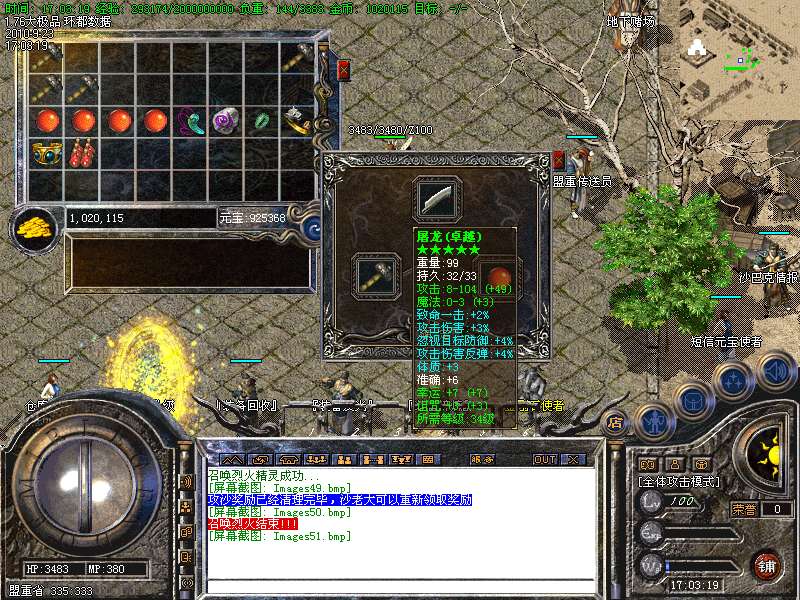The width and height of the screenshot is (800, 600).
Task: Choose the red potion bottles in the bag
Action: click(83, 153)
